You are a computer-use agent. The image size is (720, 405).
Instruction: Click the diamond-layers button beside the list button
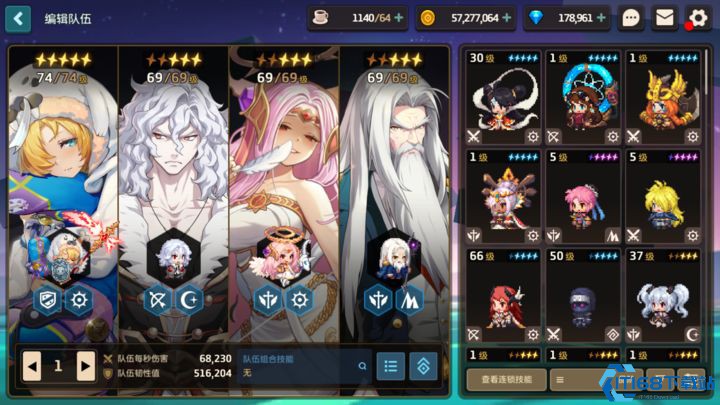point(423,366)
